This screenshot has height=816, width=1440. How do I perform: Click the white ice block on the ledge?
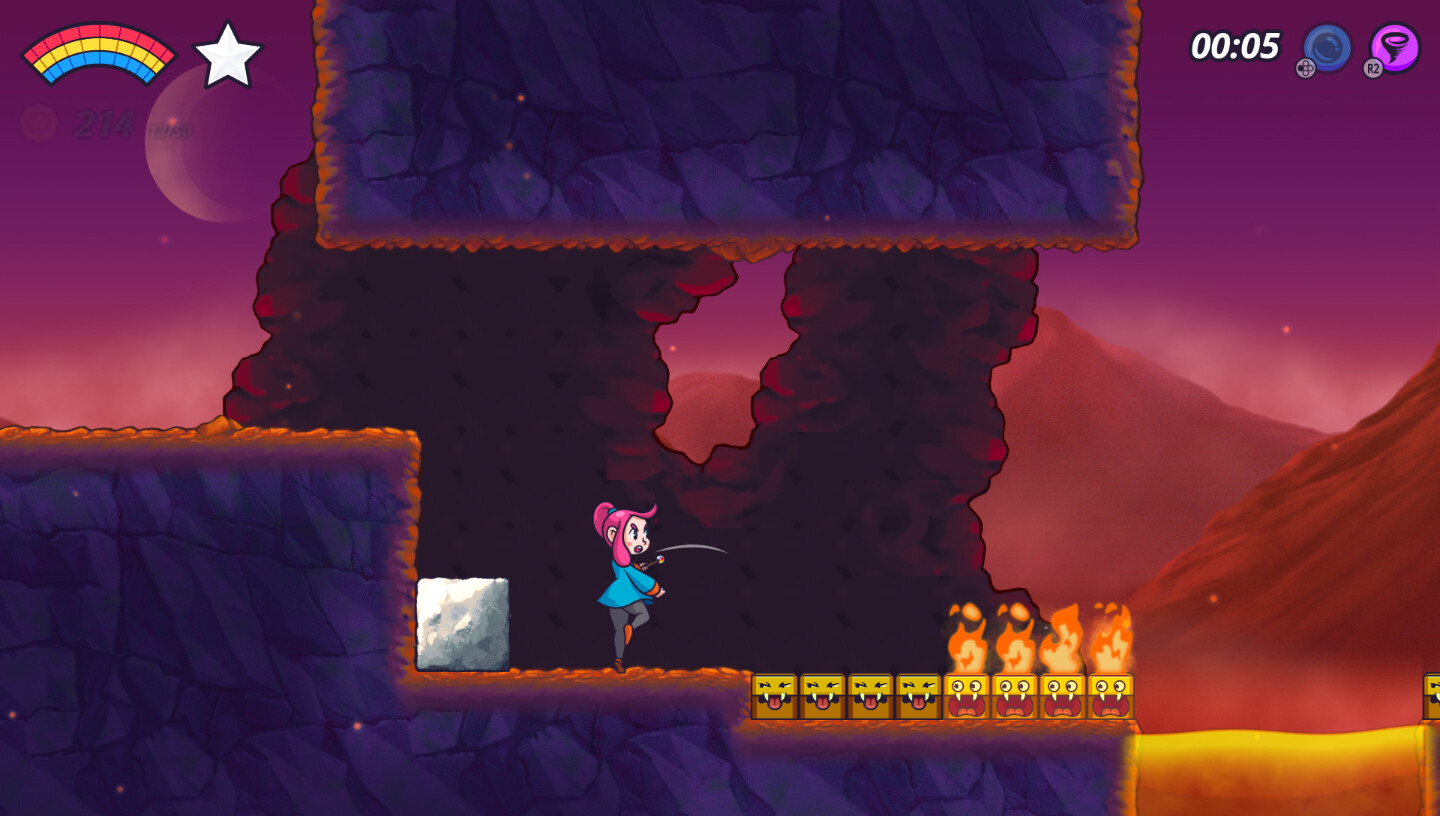pos(465,625)
